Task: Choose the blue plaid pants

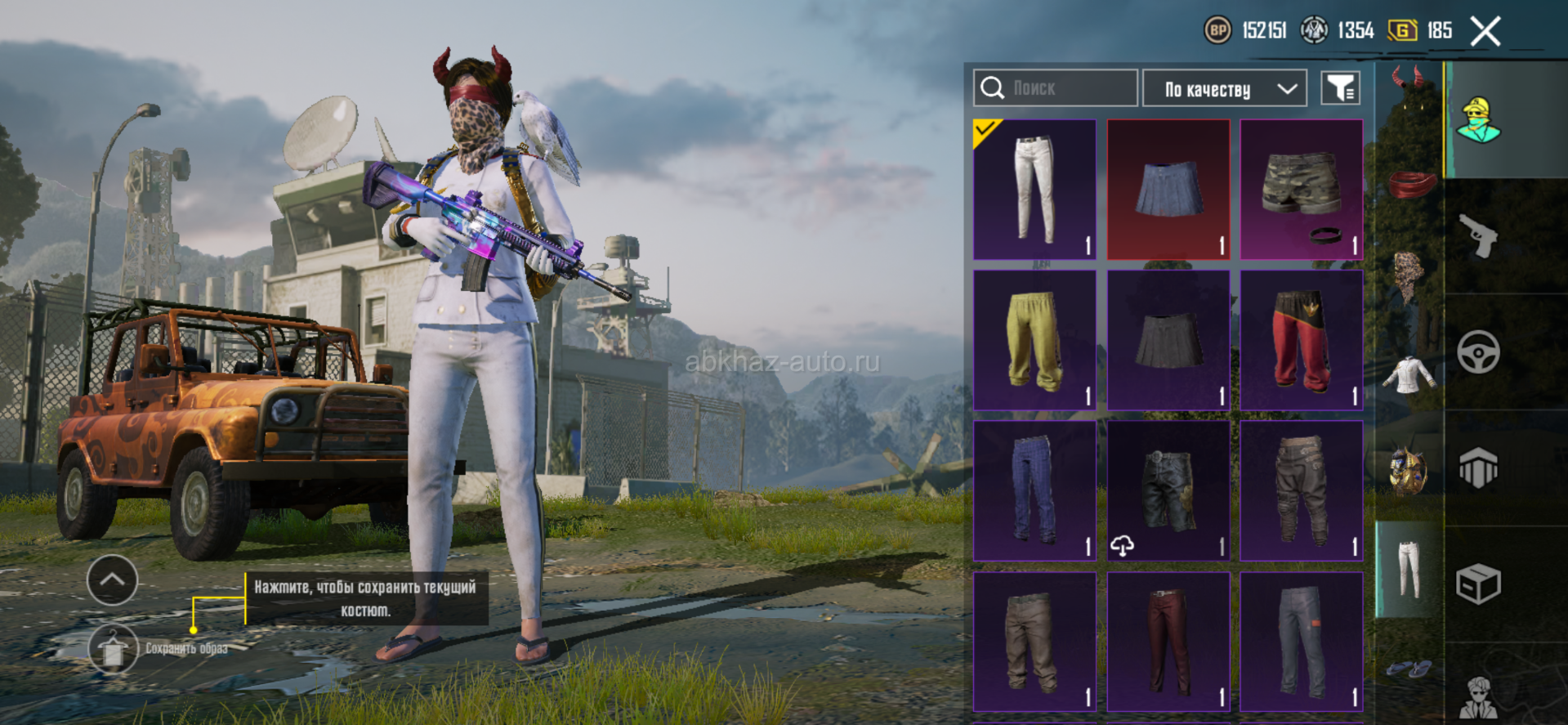Action: point(1034,490)
